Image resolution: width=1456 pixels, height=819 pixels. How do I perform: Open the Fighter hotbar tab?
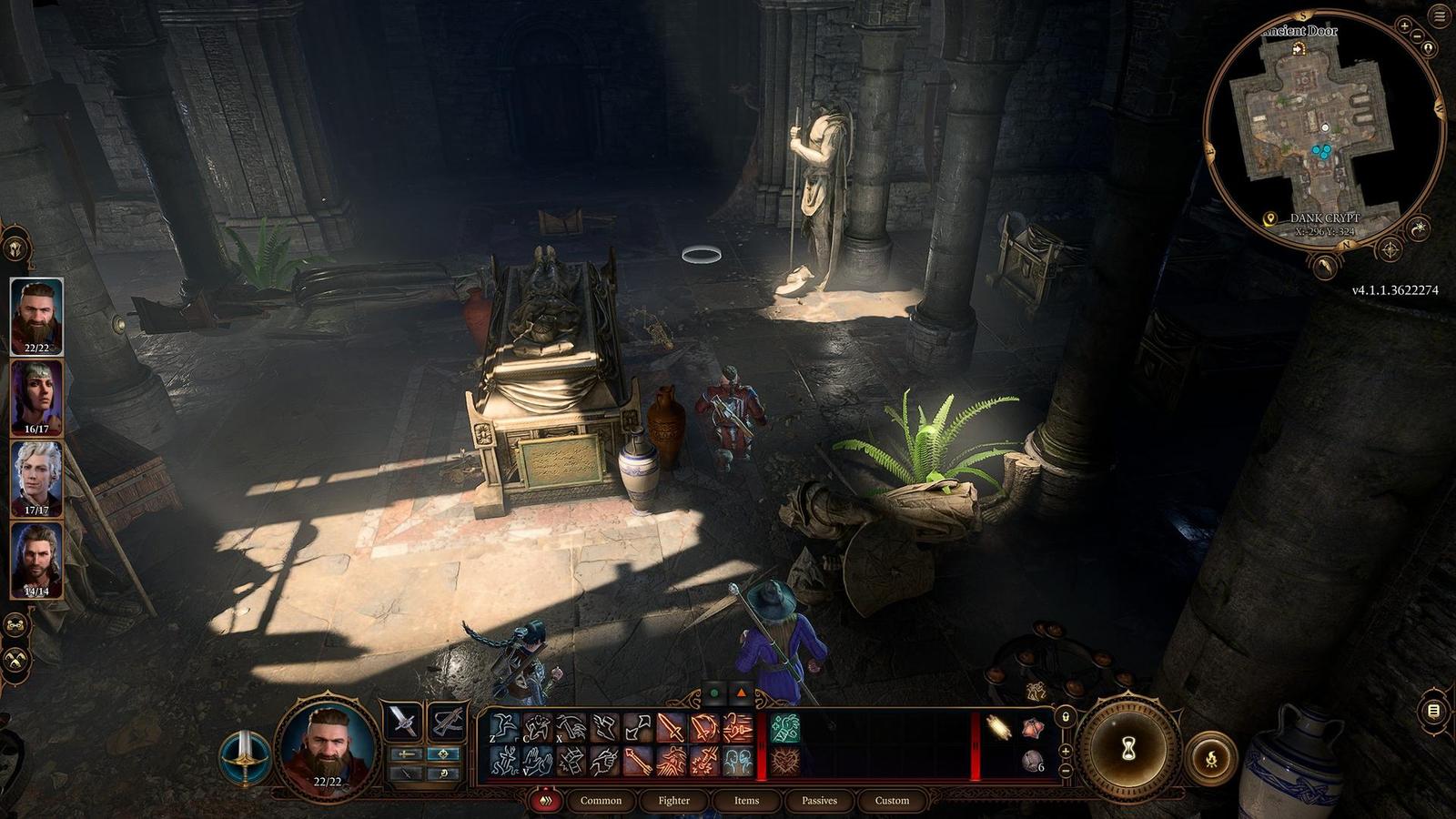(673, 801)
